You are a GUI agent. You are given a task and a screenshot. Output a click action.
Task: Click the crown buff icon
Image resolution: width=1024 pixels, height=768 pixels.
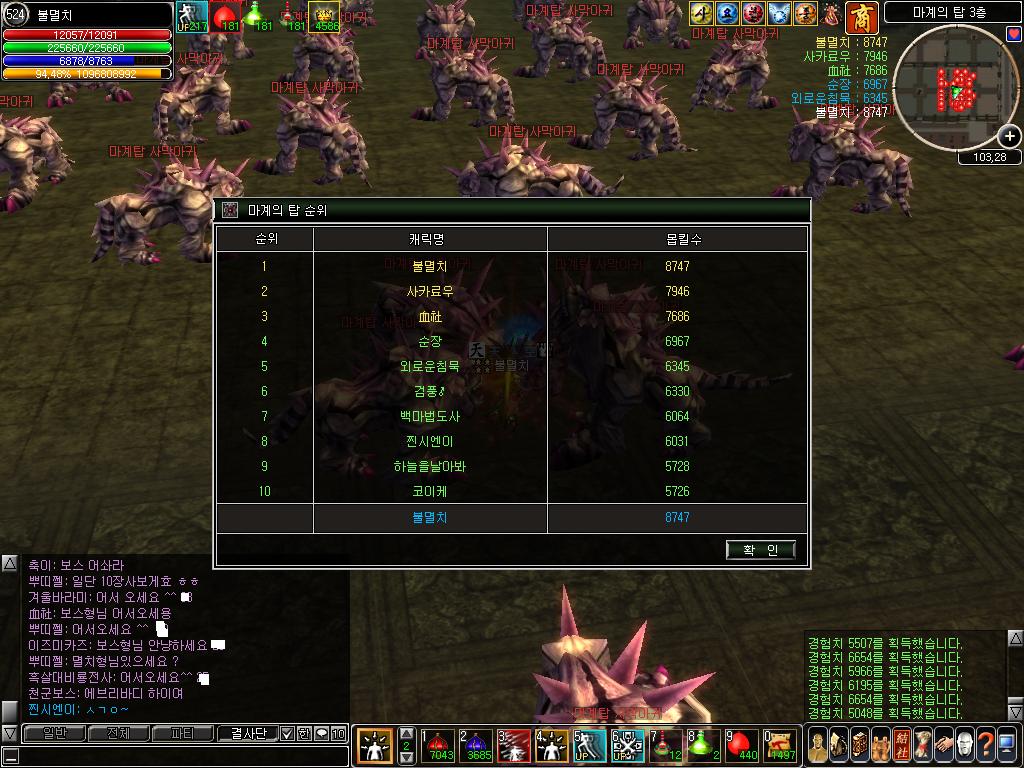[x=324, y=15]
